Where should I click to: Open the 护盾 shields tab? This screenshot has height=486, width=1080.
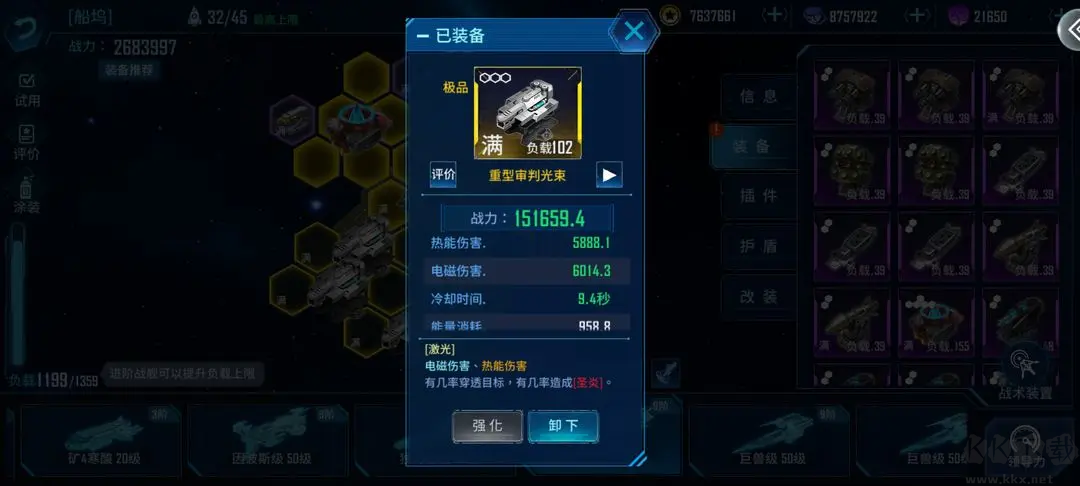(758, 246)
